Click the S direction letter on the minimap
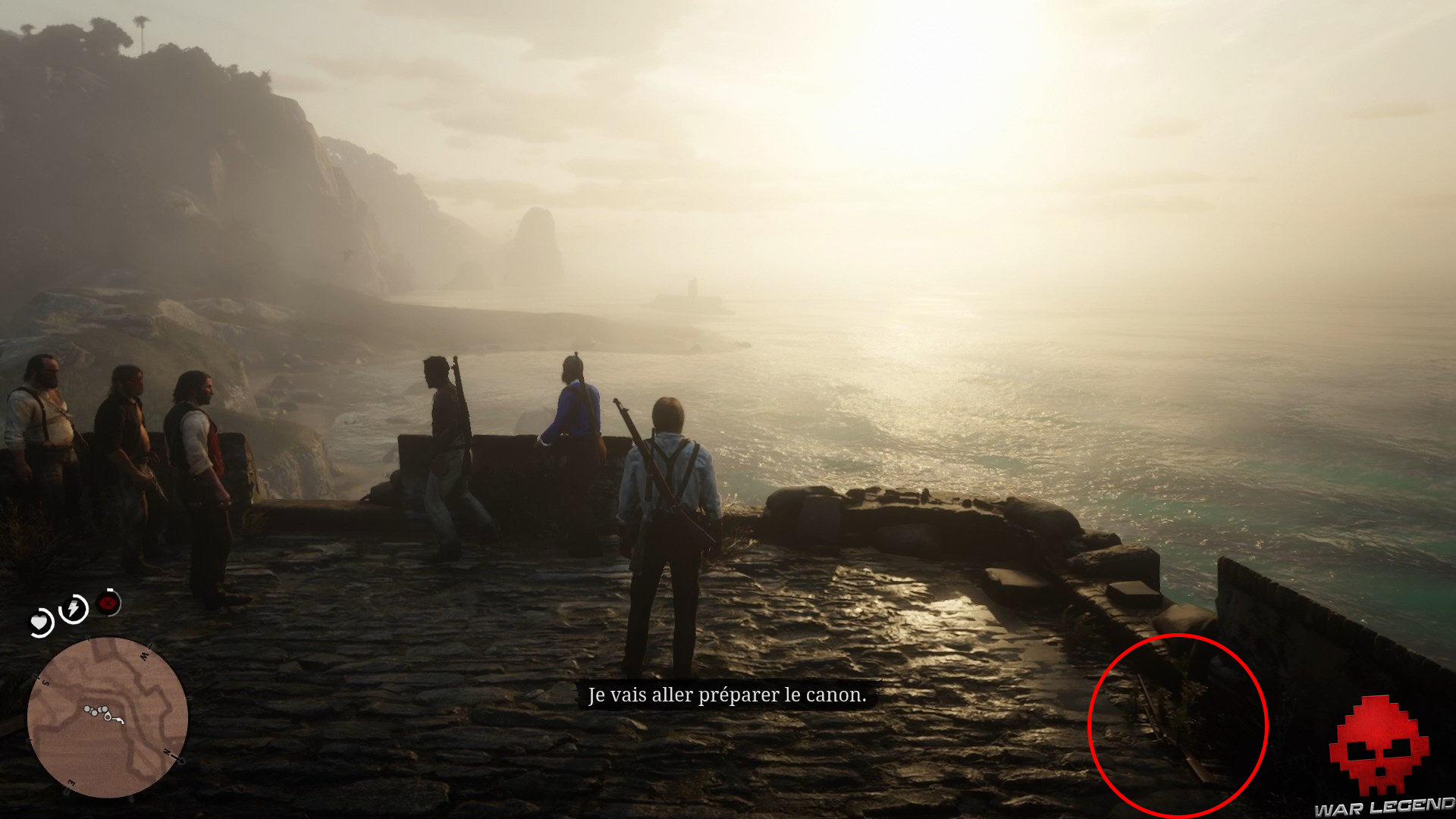 (45, 682)
